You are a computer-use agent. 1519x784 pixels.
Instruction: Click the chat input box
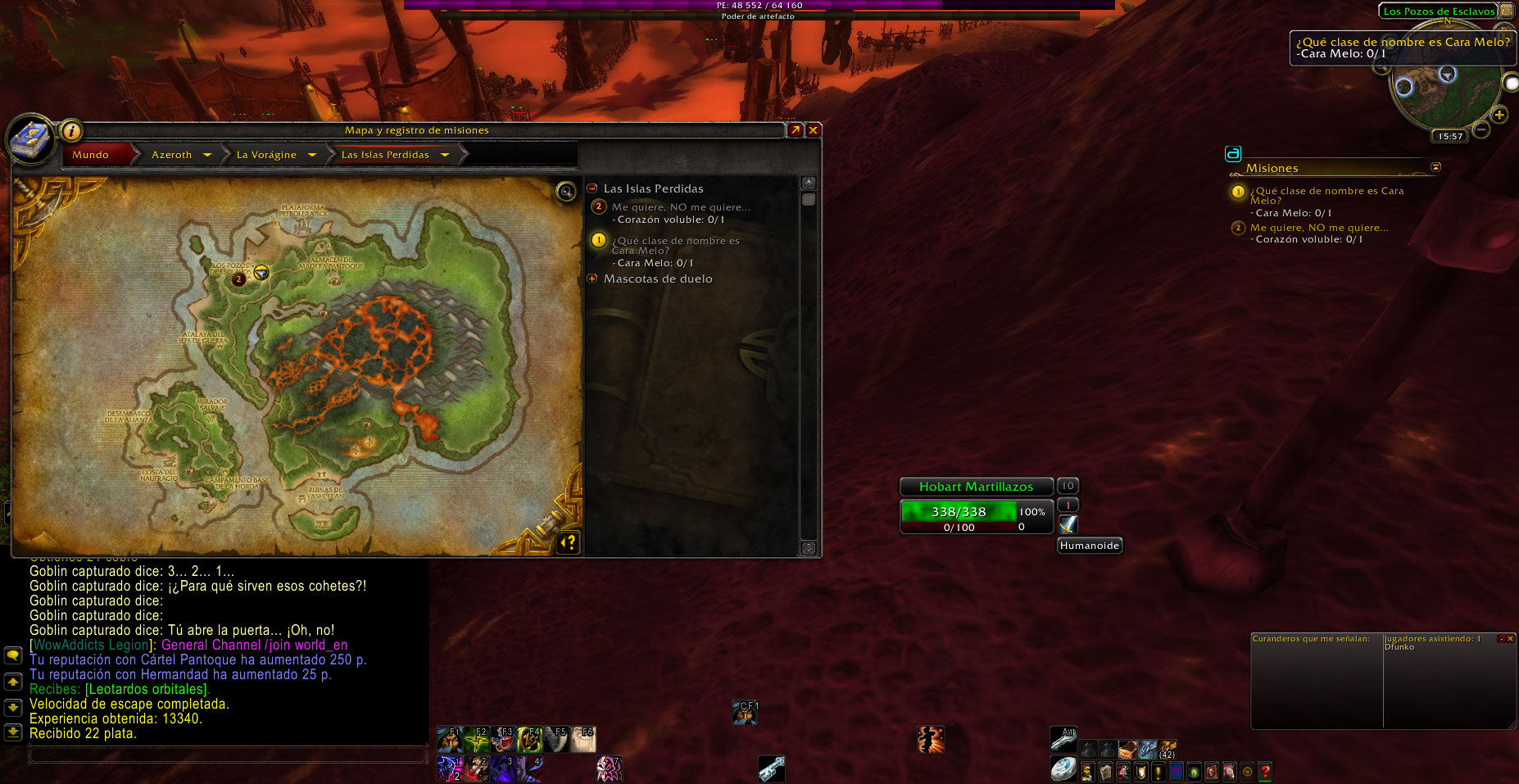[228, 755]
